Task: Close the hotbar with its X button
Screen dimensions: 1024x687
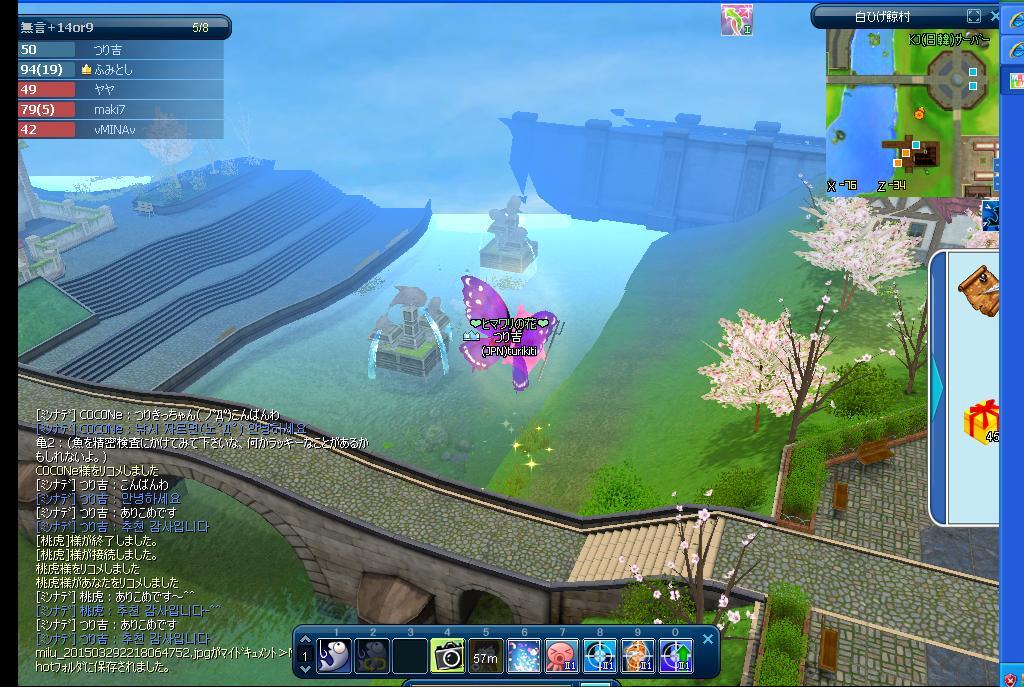Action: 708,639
